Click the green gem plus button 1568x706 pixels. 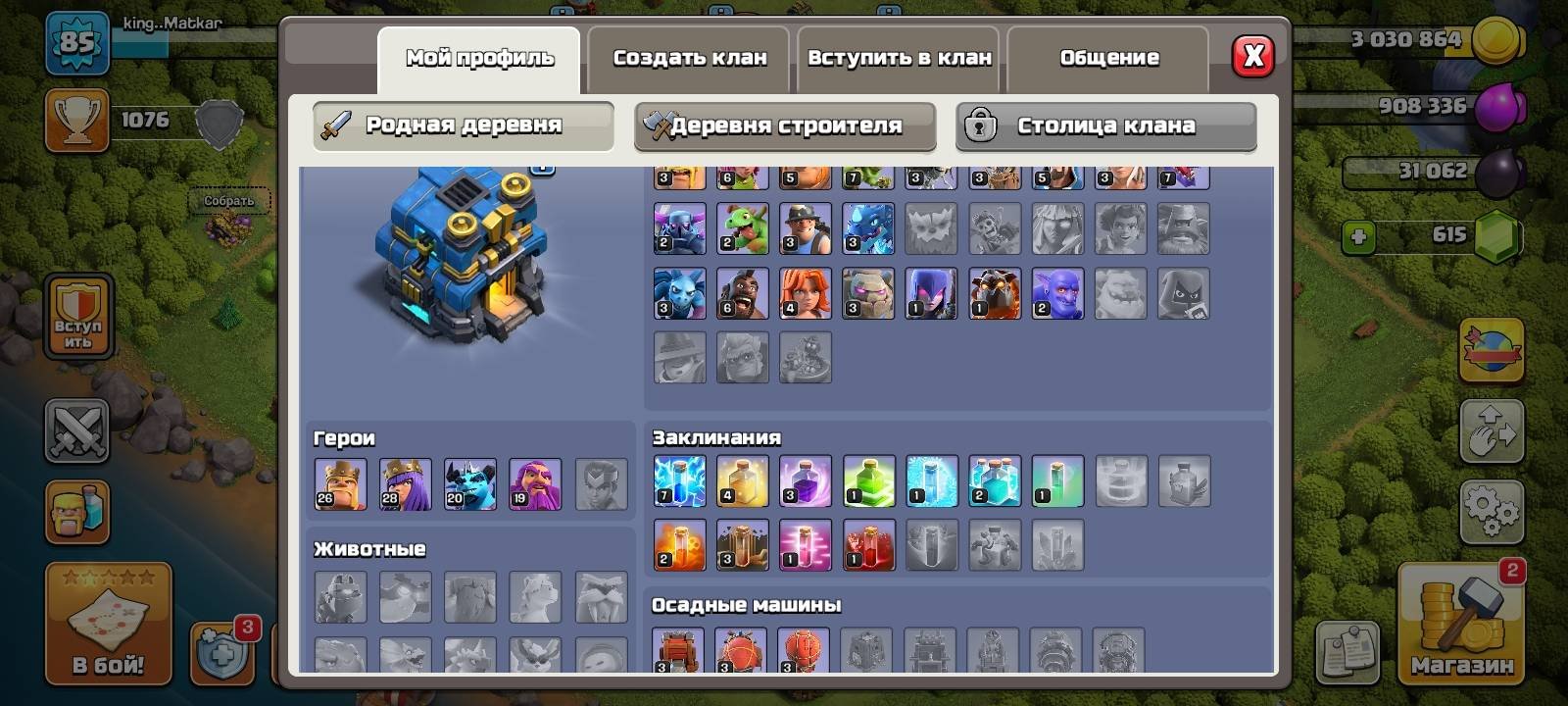coord(1356,234)
